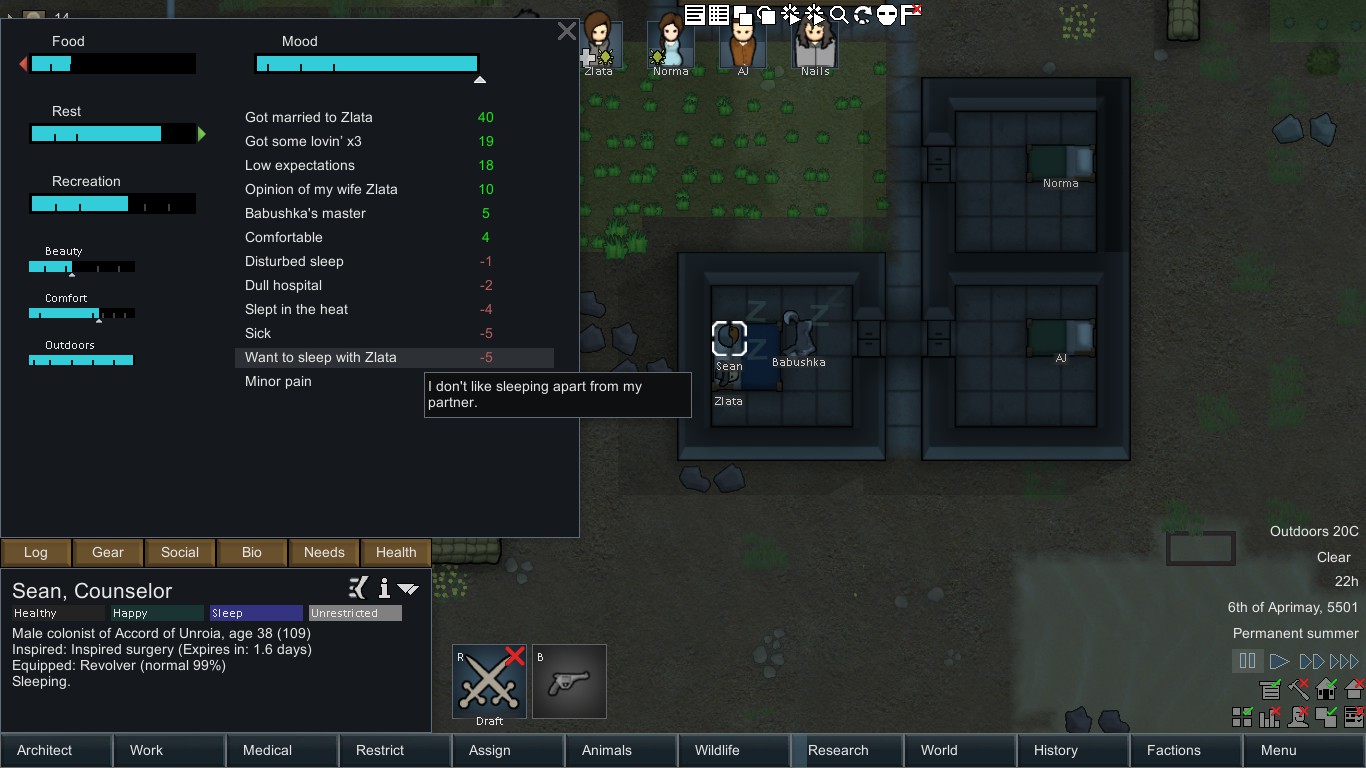
Task: Switch to Sean's Health tab
Action: point(395,552)
